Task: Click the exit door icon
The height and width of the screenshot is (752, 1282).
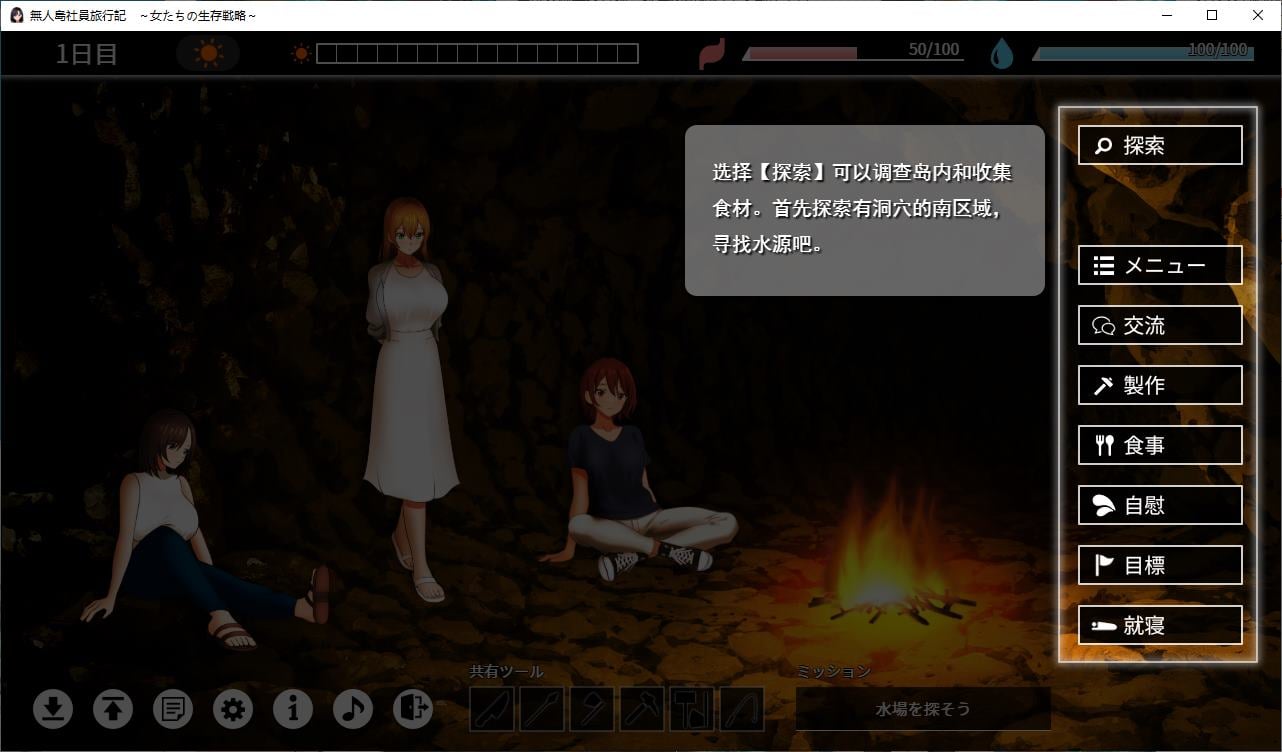Action: pos(413,709)
